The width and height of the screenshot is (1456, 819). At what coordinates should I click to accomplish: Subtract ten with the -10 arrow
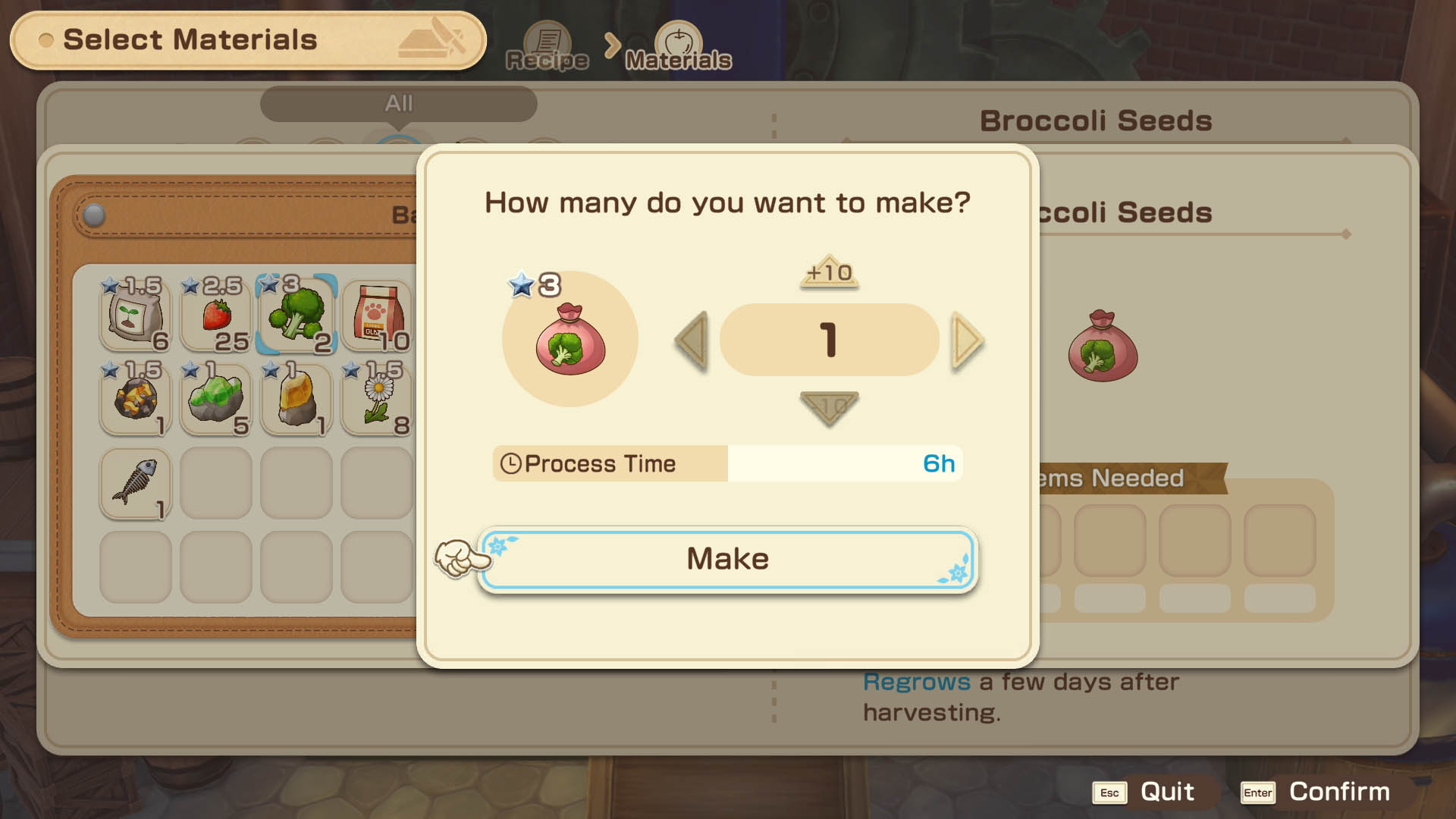coord(829,407)
